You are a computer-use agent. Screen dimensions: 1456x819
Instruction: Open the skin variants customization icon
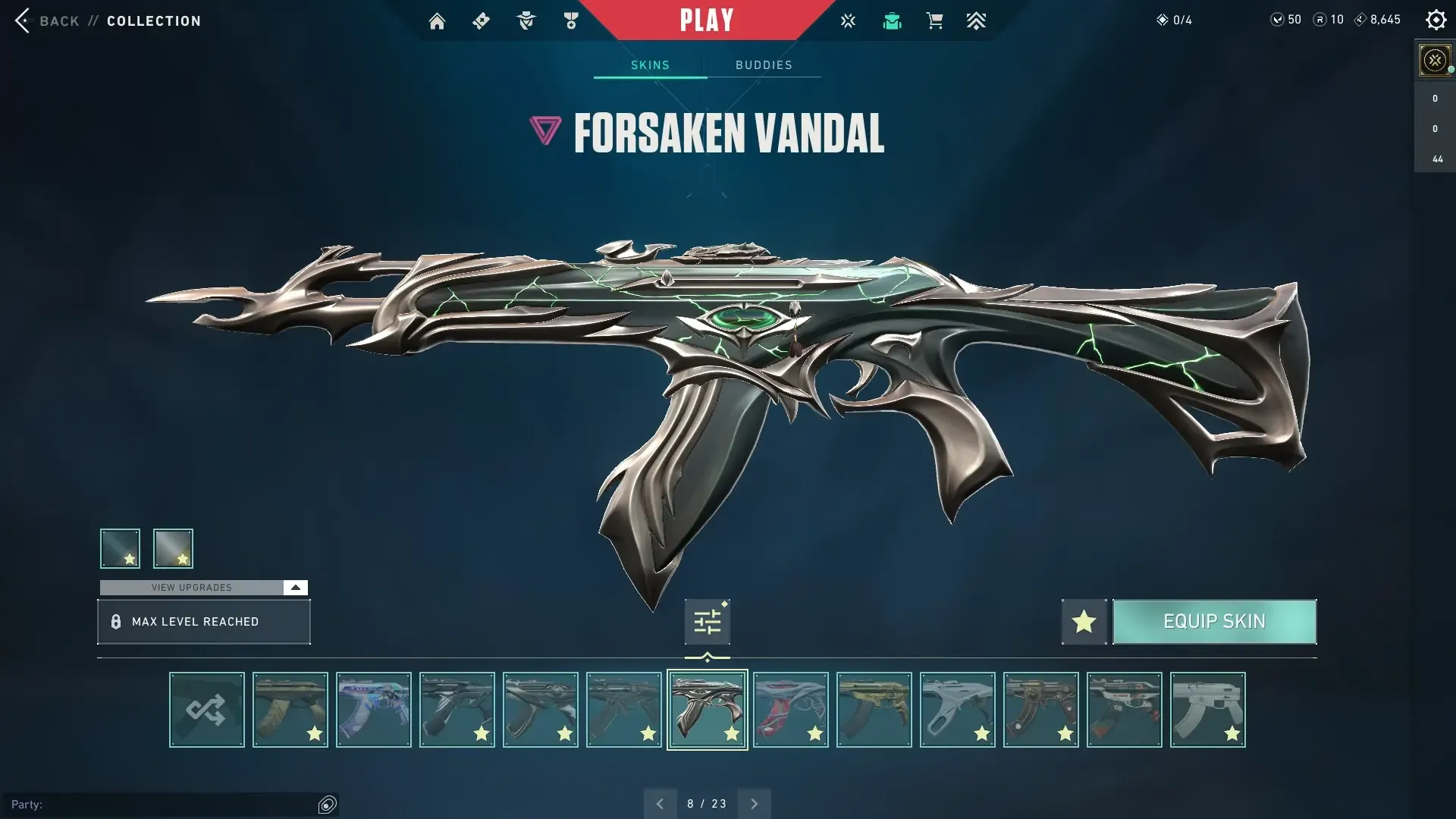click(707, 621)
